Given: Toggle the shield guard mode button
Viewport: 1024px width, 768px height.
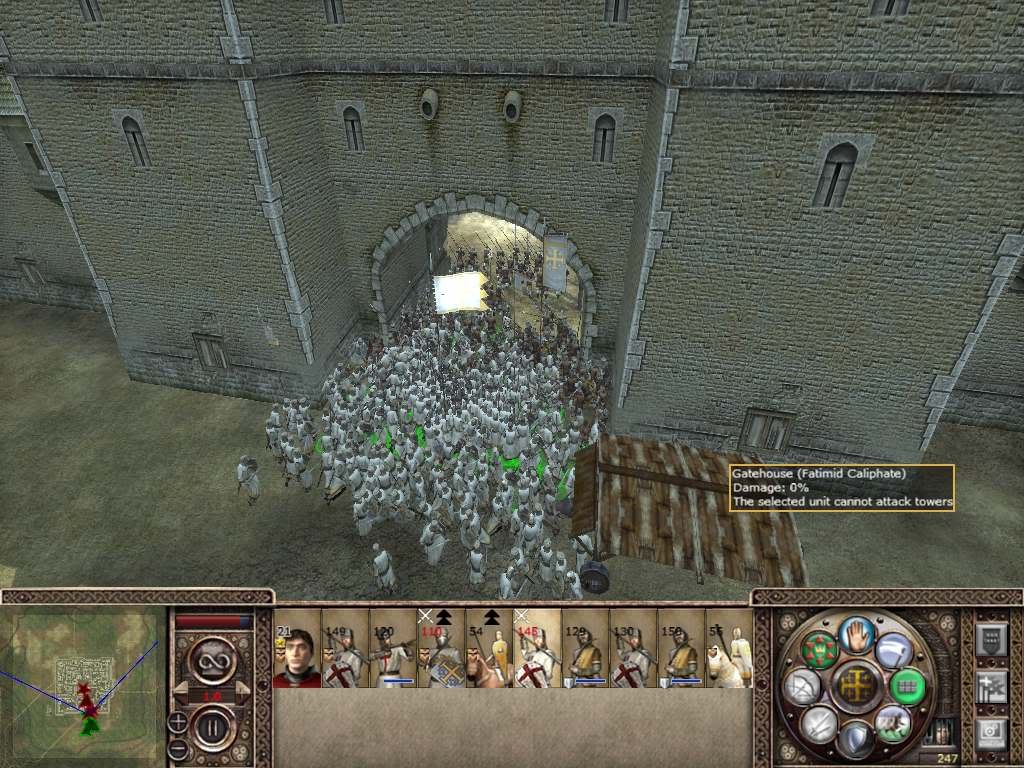Looking at the screenshot, I should (x=856, y=738).
